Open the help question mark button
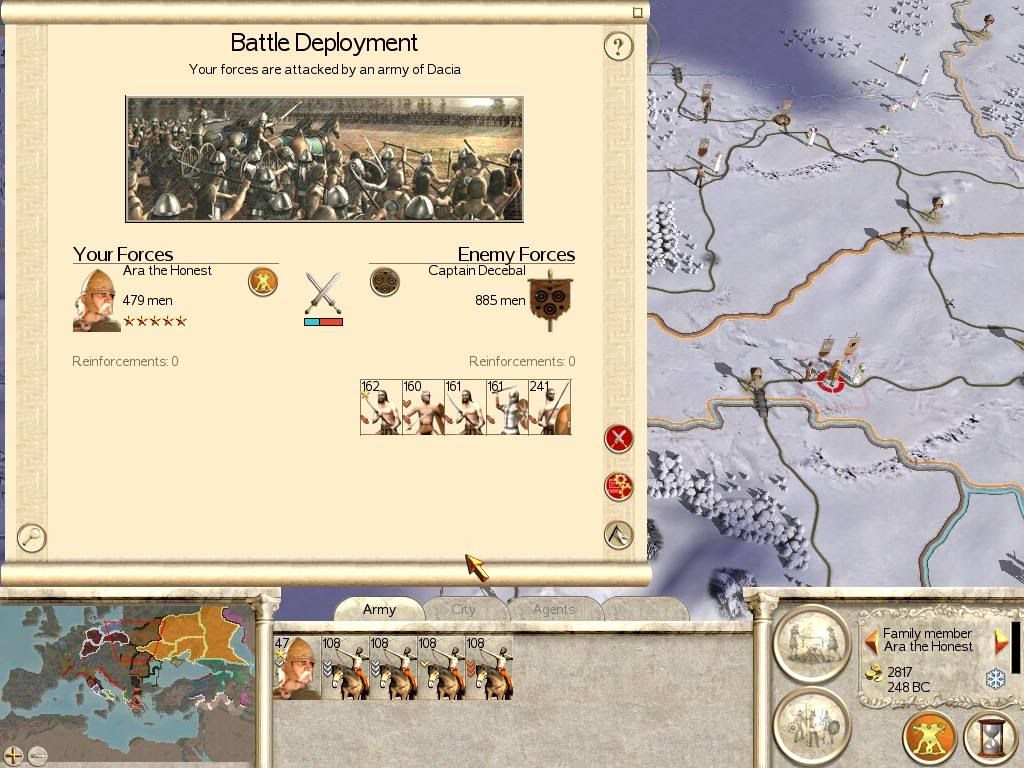This screenshot has height=768, width=1024. coord(619,46)
